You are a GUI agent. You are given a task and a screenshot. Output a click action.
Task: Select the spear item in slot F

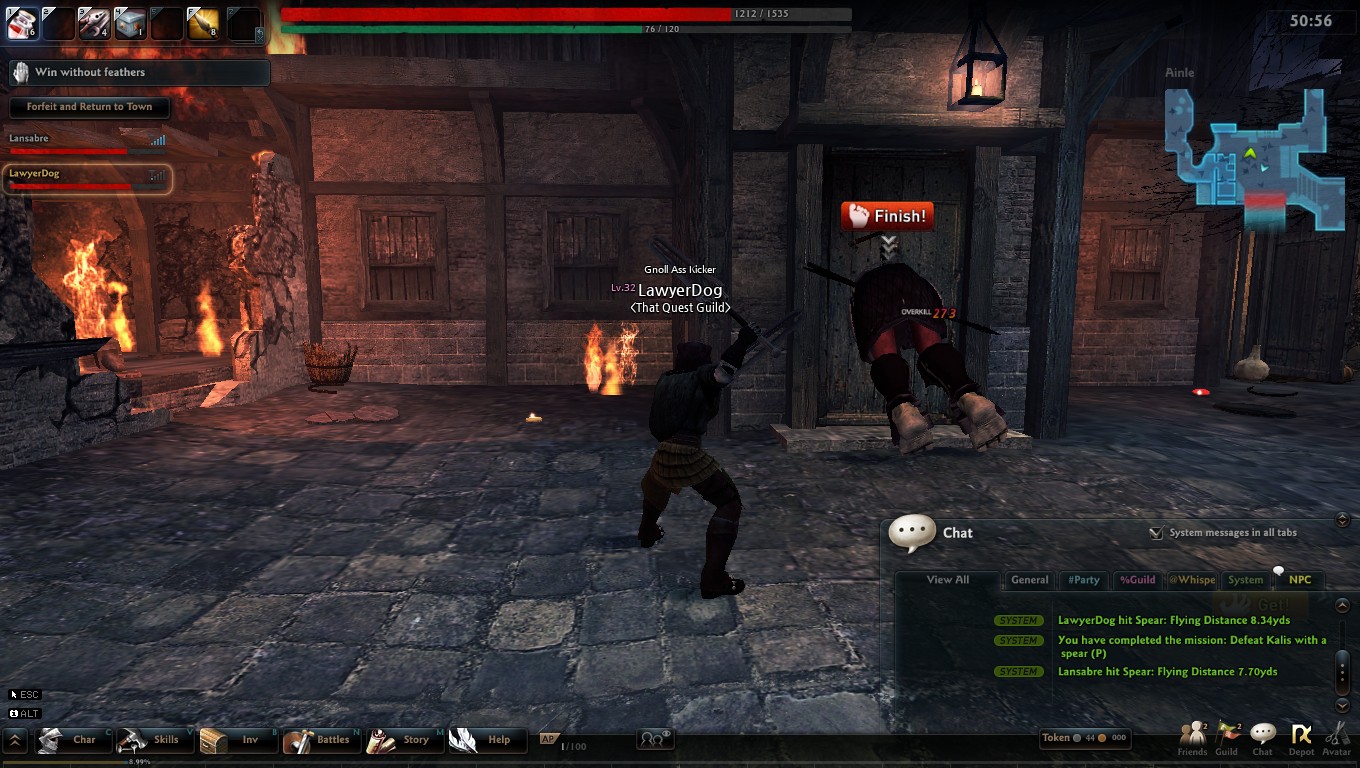tap(203, 23)
